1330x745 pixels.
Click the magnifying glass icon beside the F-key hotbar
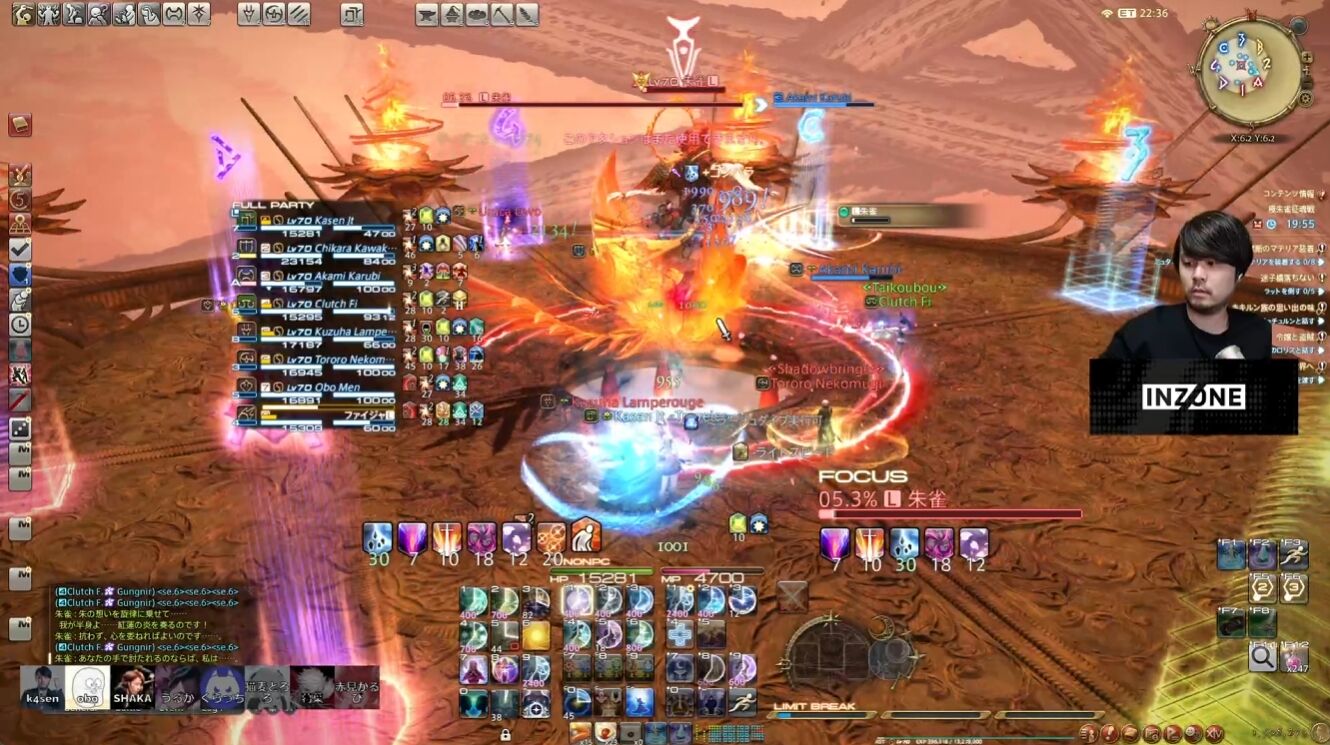coord(1262,658)
